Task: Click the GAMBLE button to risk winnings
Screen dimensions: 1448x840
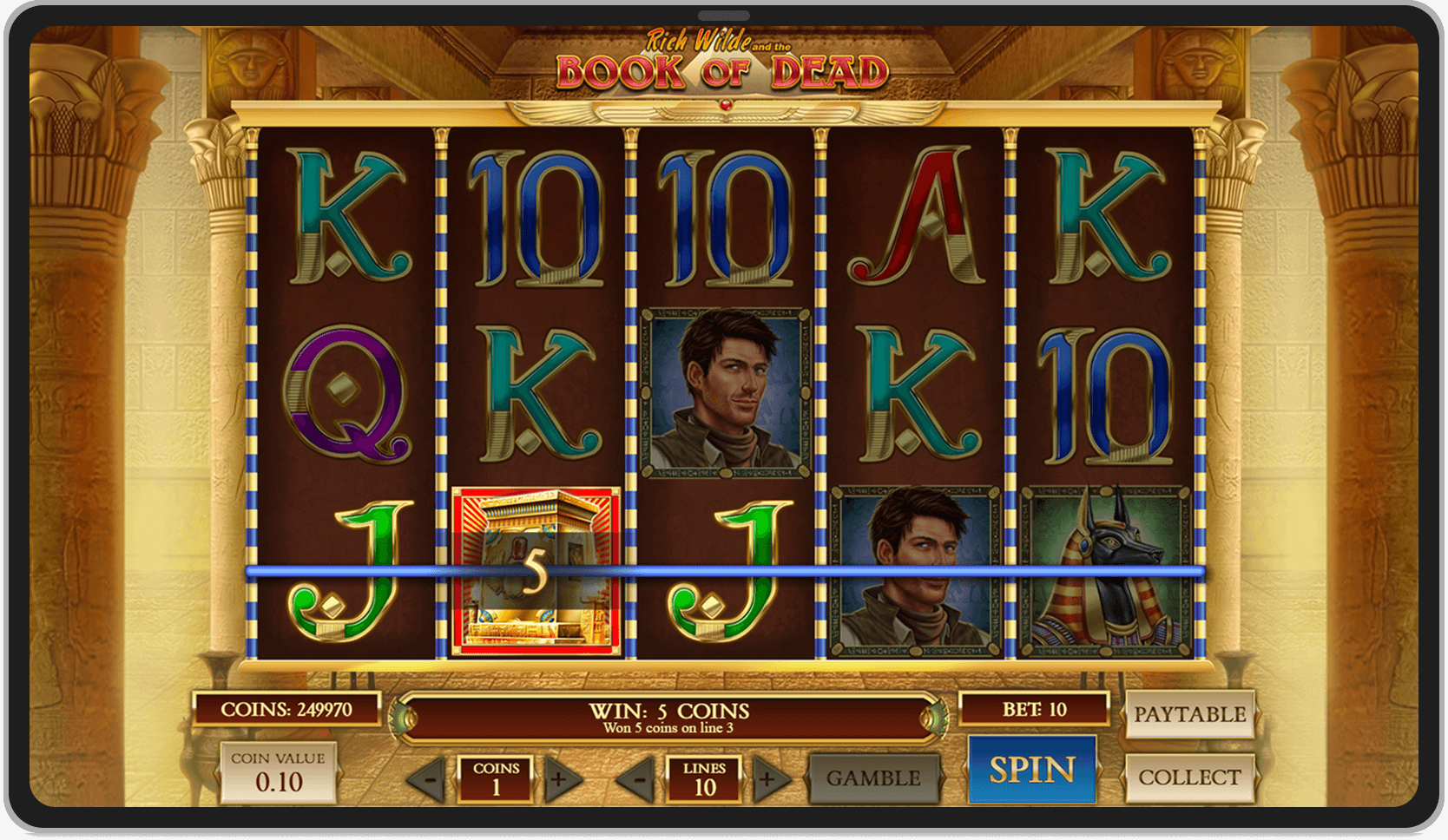Action: click(875, 778)
